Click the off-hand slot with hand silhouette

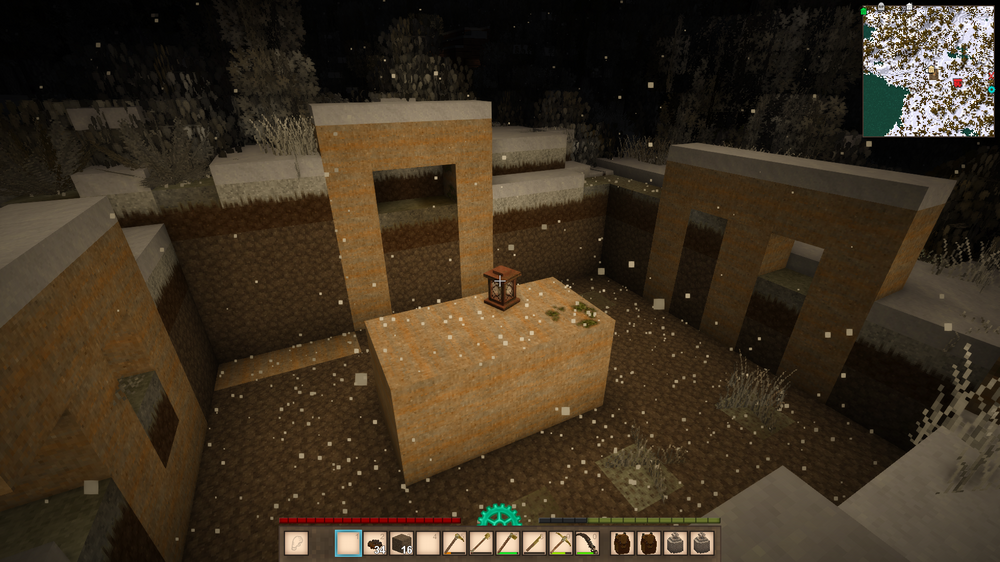tap(296, 543)
